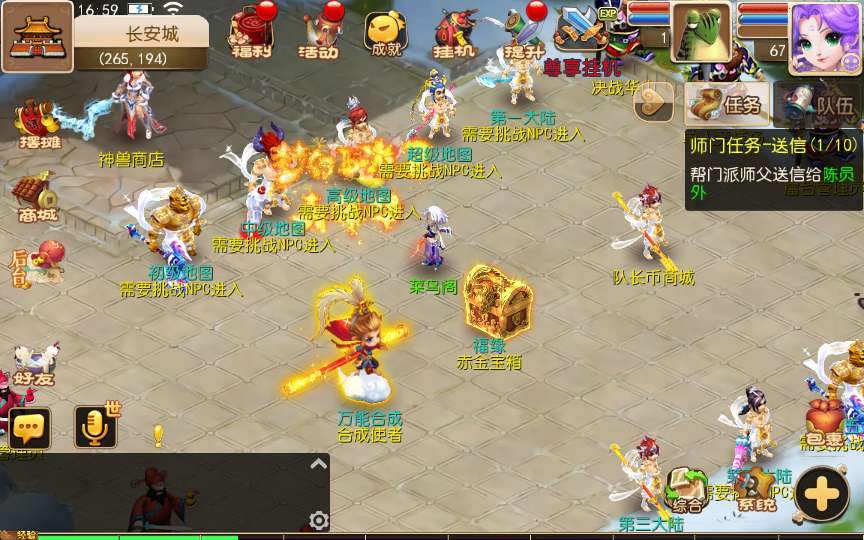Screen dimensions: 864x540
Task: Open the 成就 achievements panel
Action: click(x=385, y=34)
